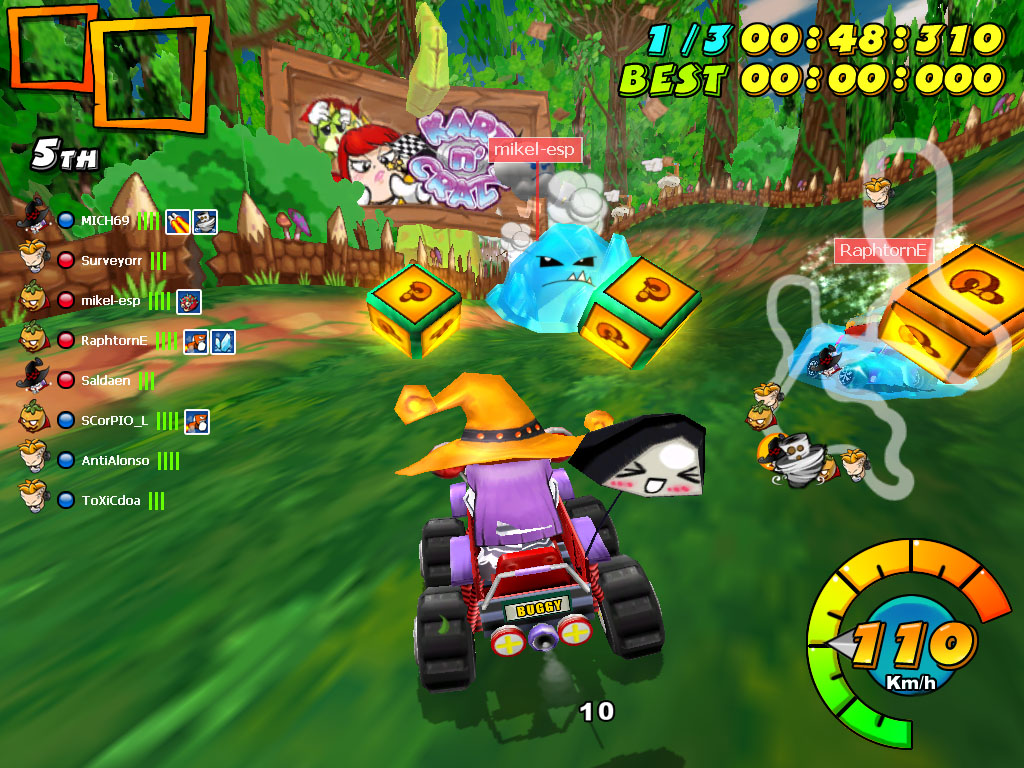Viewport: 1024px width, 768px height.
Task: Click the tornado marker on the minimap
Action: 798,460
